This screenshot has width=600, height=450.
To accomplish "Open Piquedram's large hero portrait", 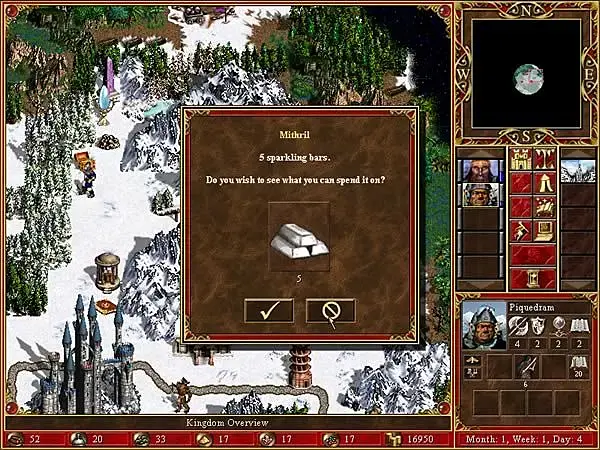I will coord(483,326).
